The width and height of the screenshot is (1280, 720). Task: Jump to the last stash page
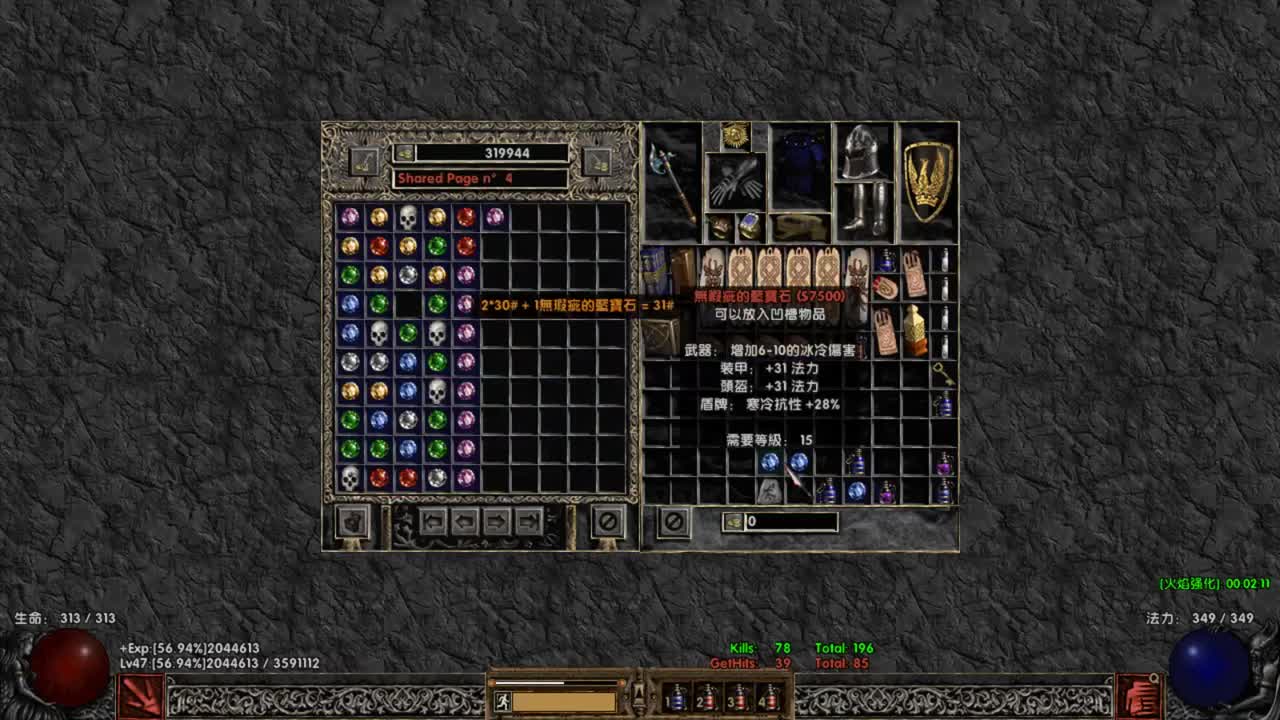(529, 521)
